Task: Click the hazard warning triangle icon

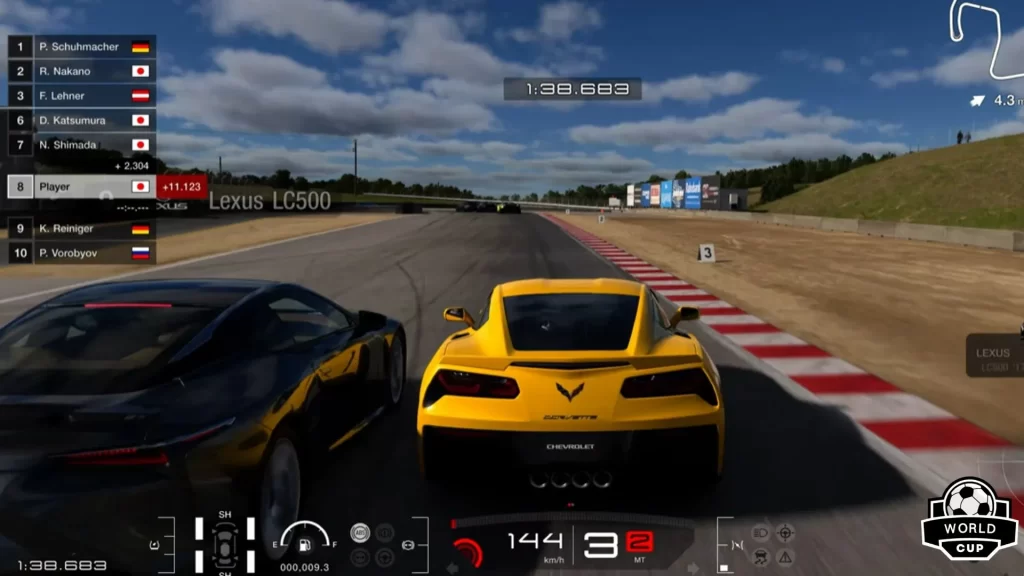Action: coord(785,557)
